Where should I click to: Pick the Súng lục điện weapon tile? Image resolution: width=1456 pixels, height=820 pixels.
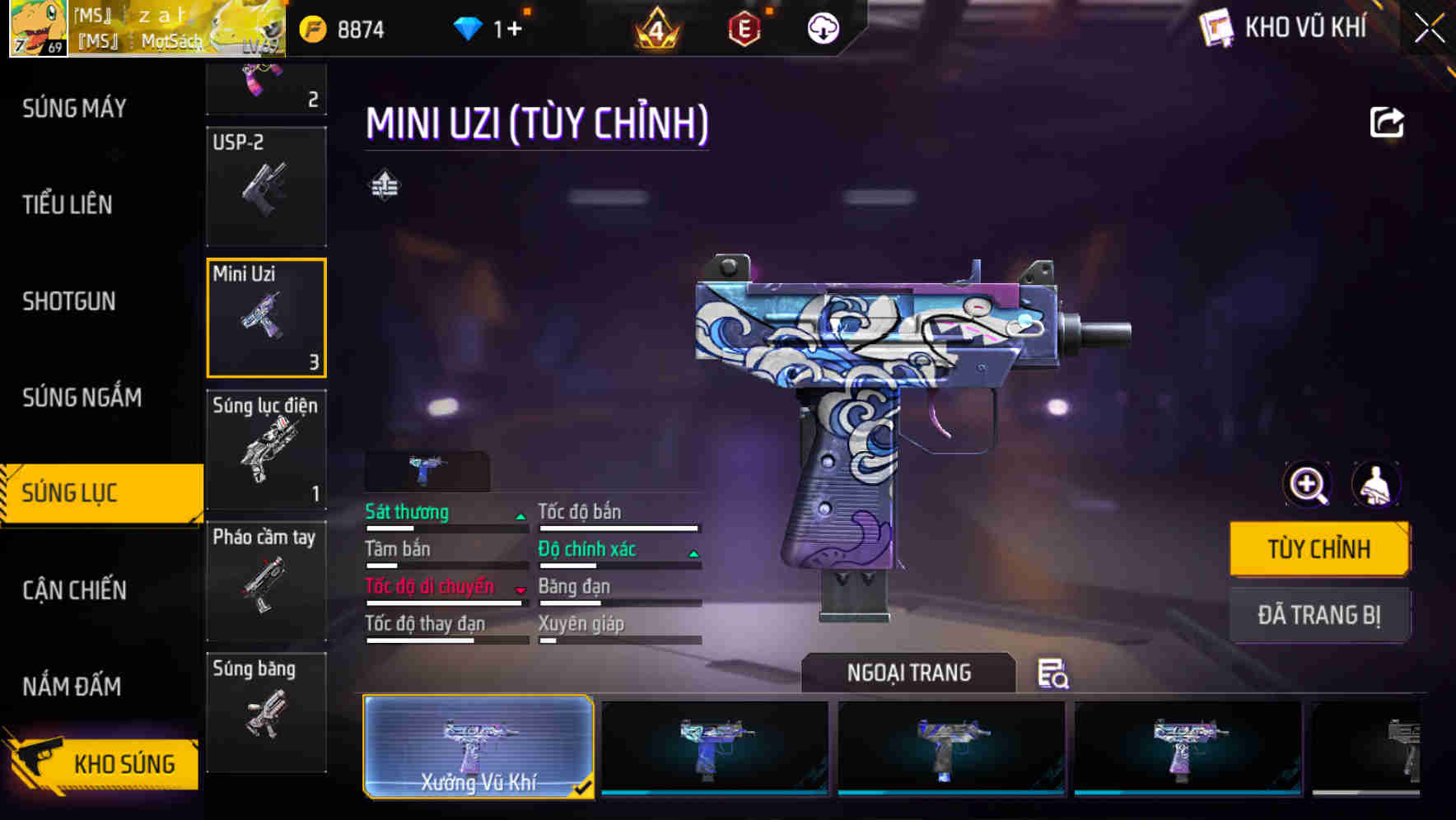click(266, 450)
